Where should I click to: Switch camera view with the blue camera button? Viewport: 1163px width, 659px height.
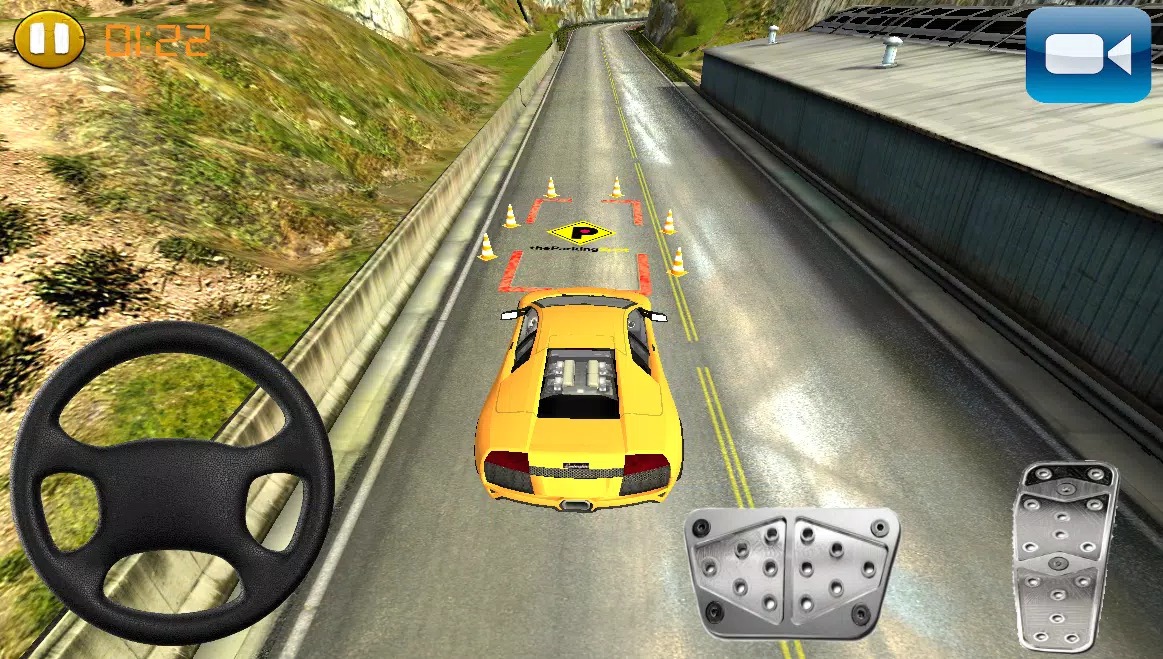(1088, 56)
